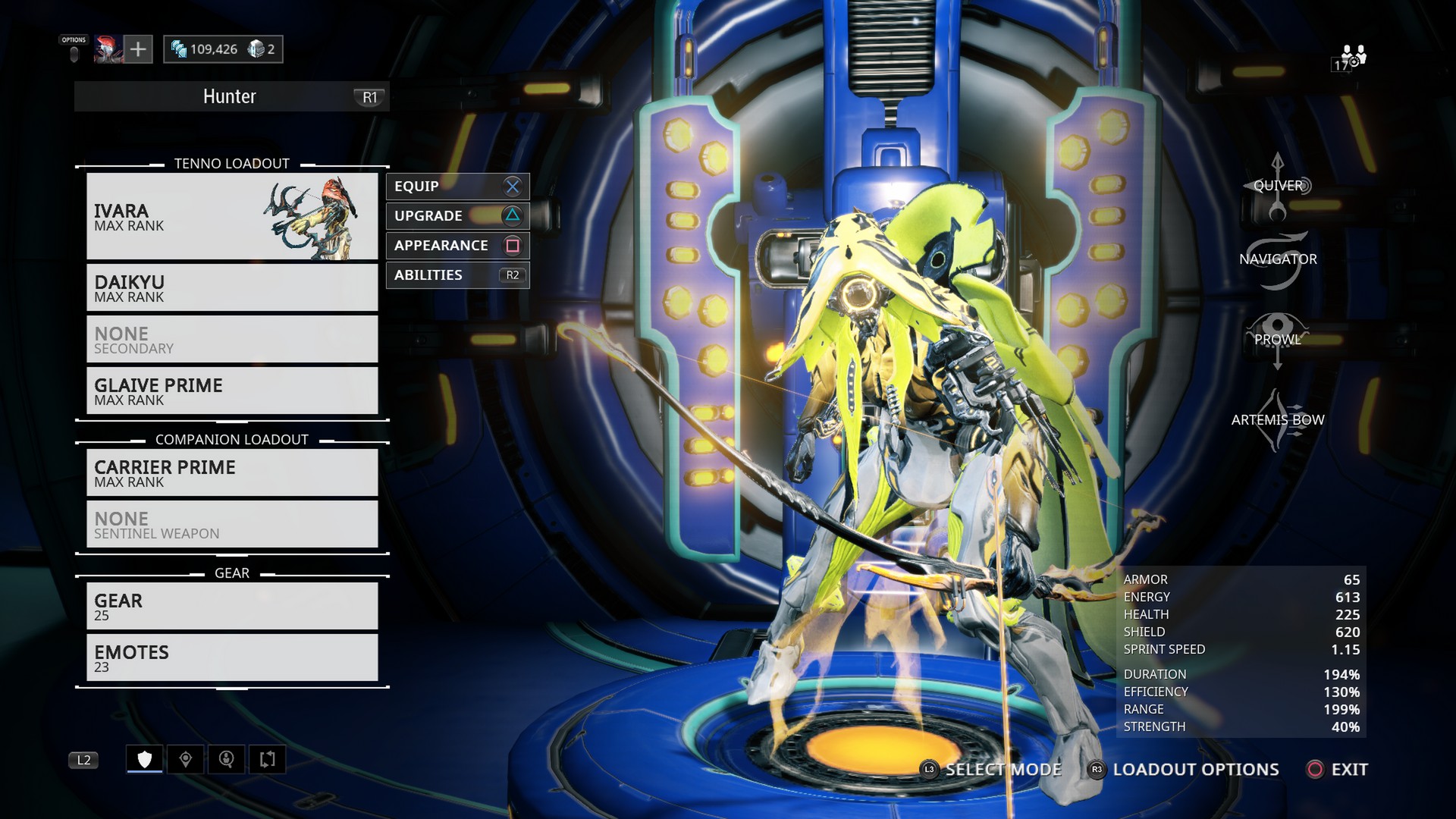Open the Emotes list

[232, 657]
